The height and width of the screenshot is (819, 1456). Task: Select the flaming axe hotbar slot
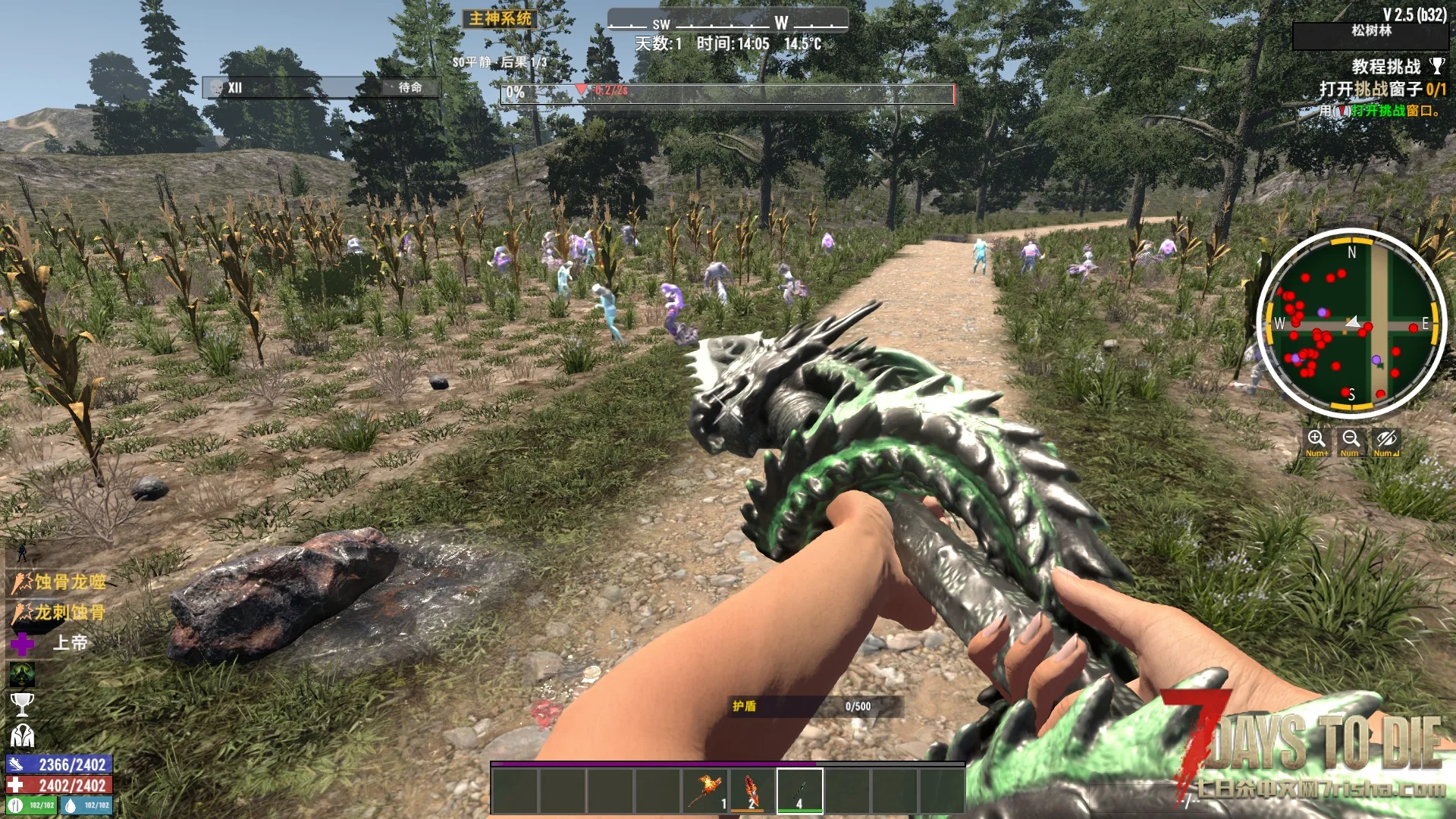pyautogui.click(x=704, y=790)
